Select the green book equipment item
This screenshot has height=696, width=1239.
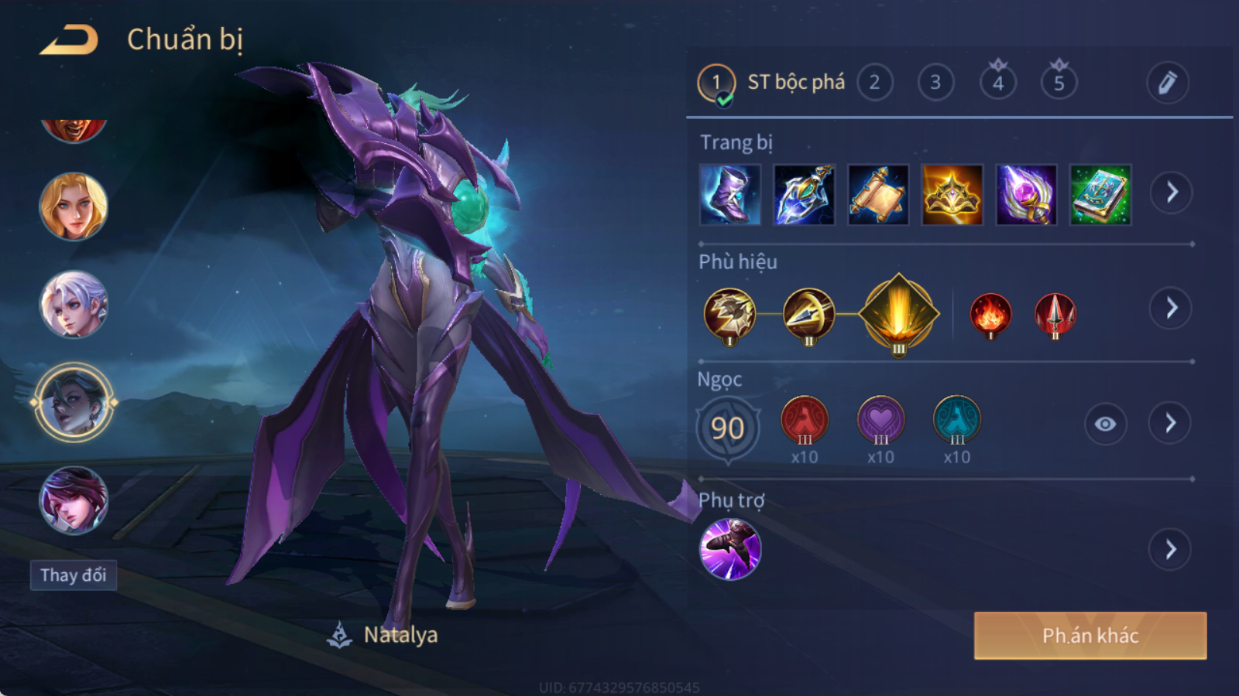tap(1100, 194)
